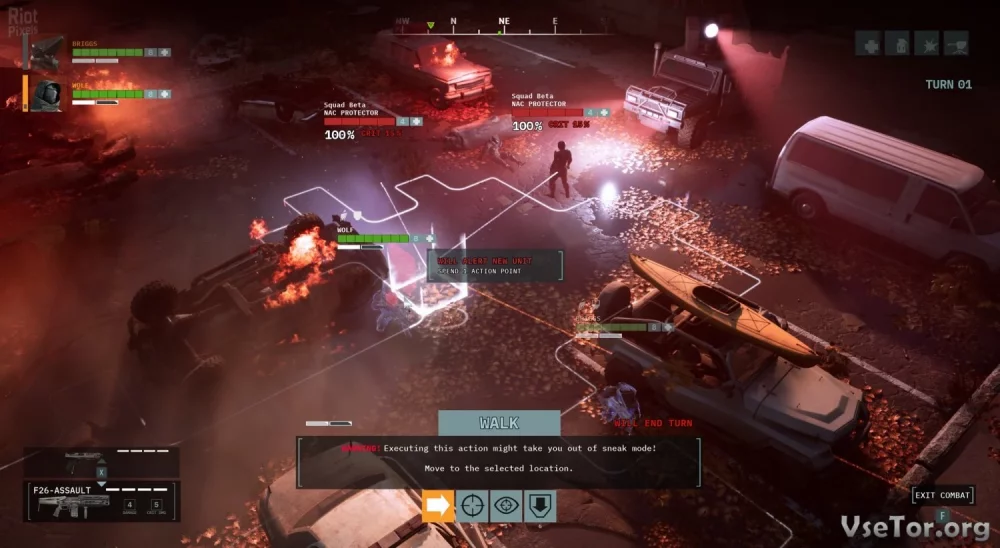Switch to the secondary weapon slot above F26-Assault
1000x548 pixels.
[100, 461]
